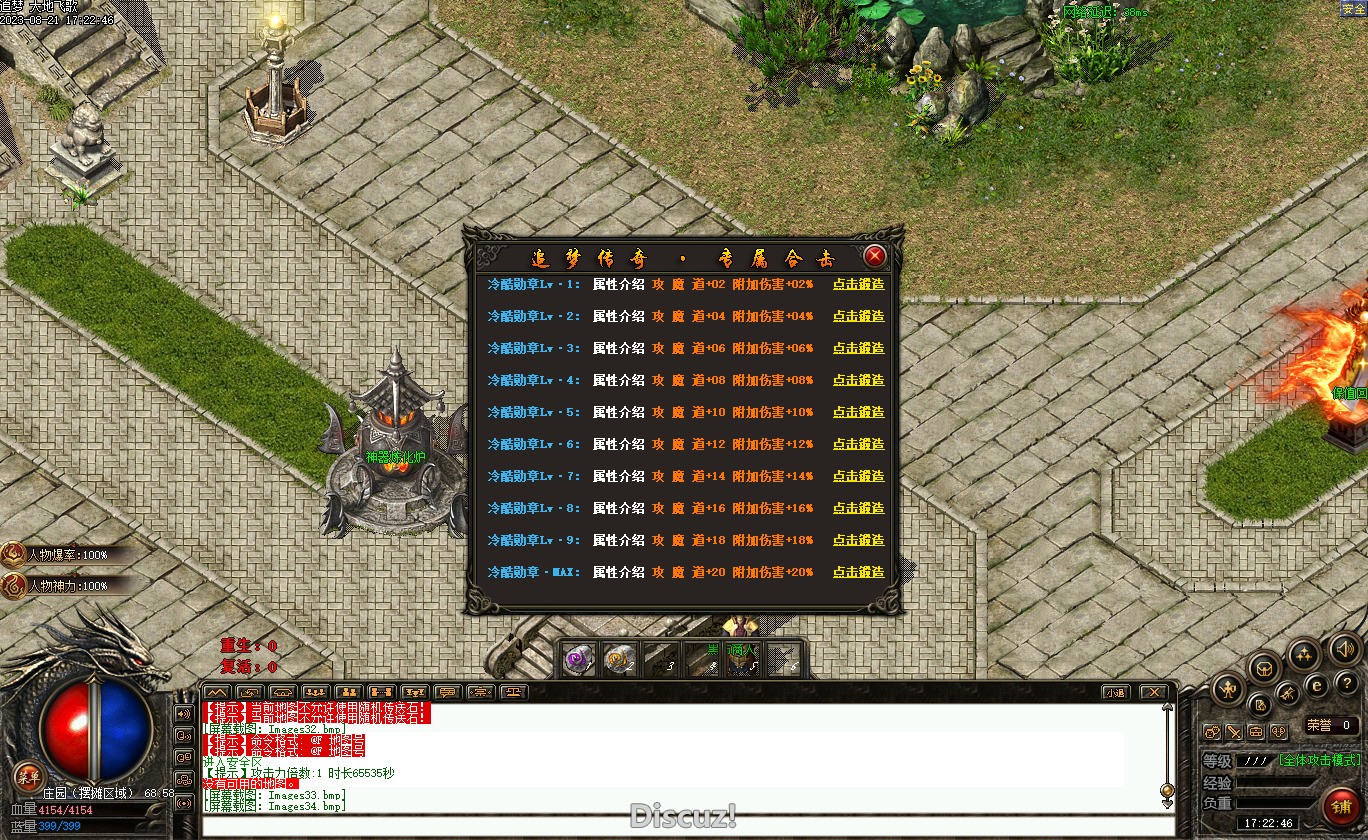Switch the 全体攻击模式 attack mode label
Screen dimensions: 1368x840
(1319, 760)
